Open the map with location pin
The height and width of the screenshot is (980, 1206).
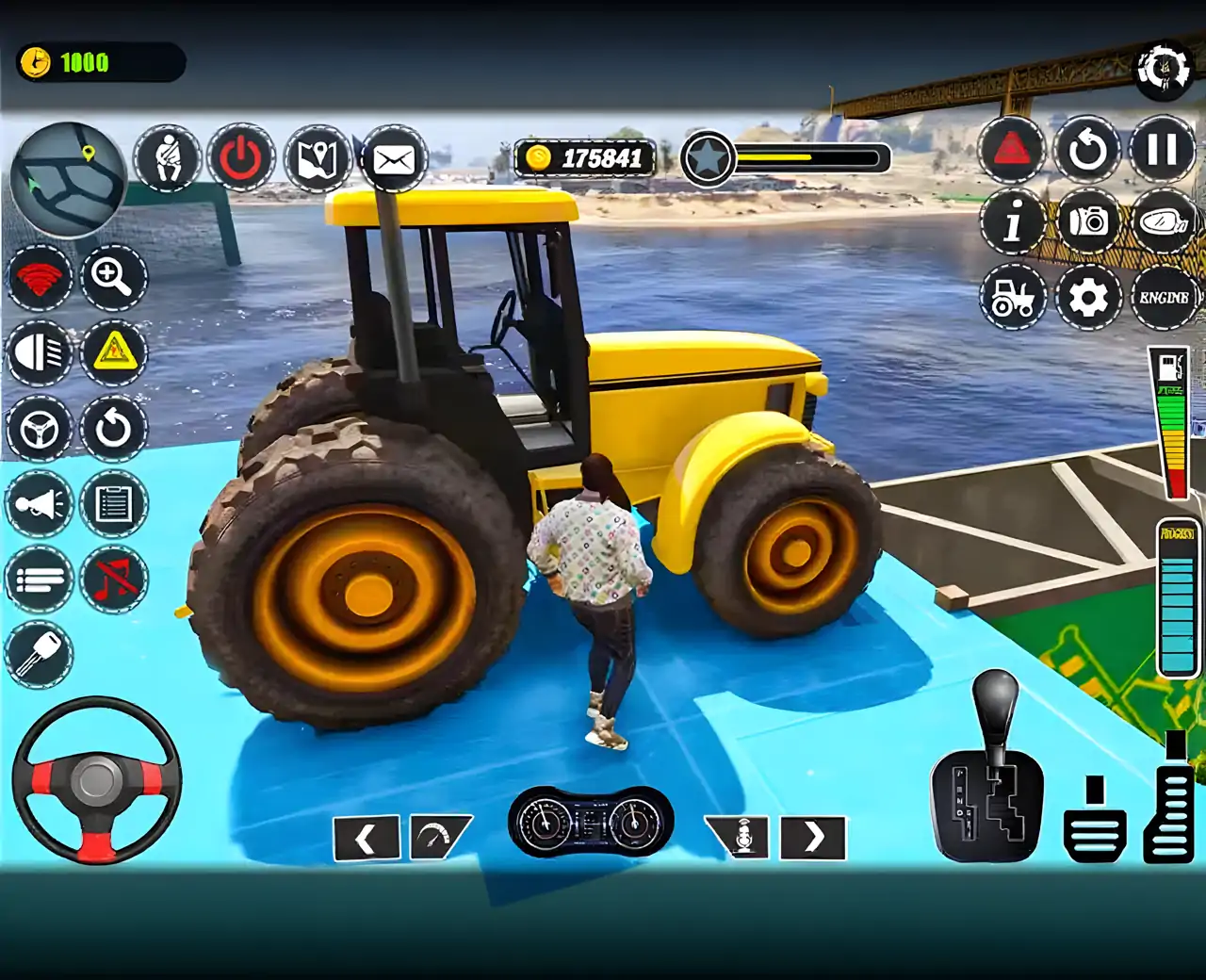[318, 158]
